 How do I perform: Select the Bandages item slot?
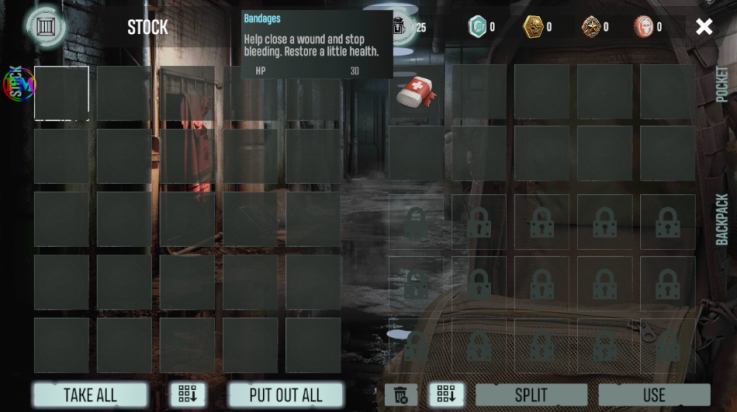(416, 94)
